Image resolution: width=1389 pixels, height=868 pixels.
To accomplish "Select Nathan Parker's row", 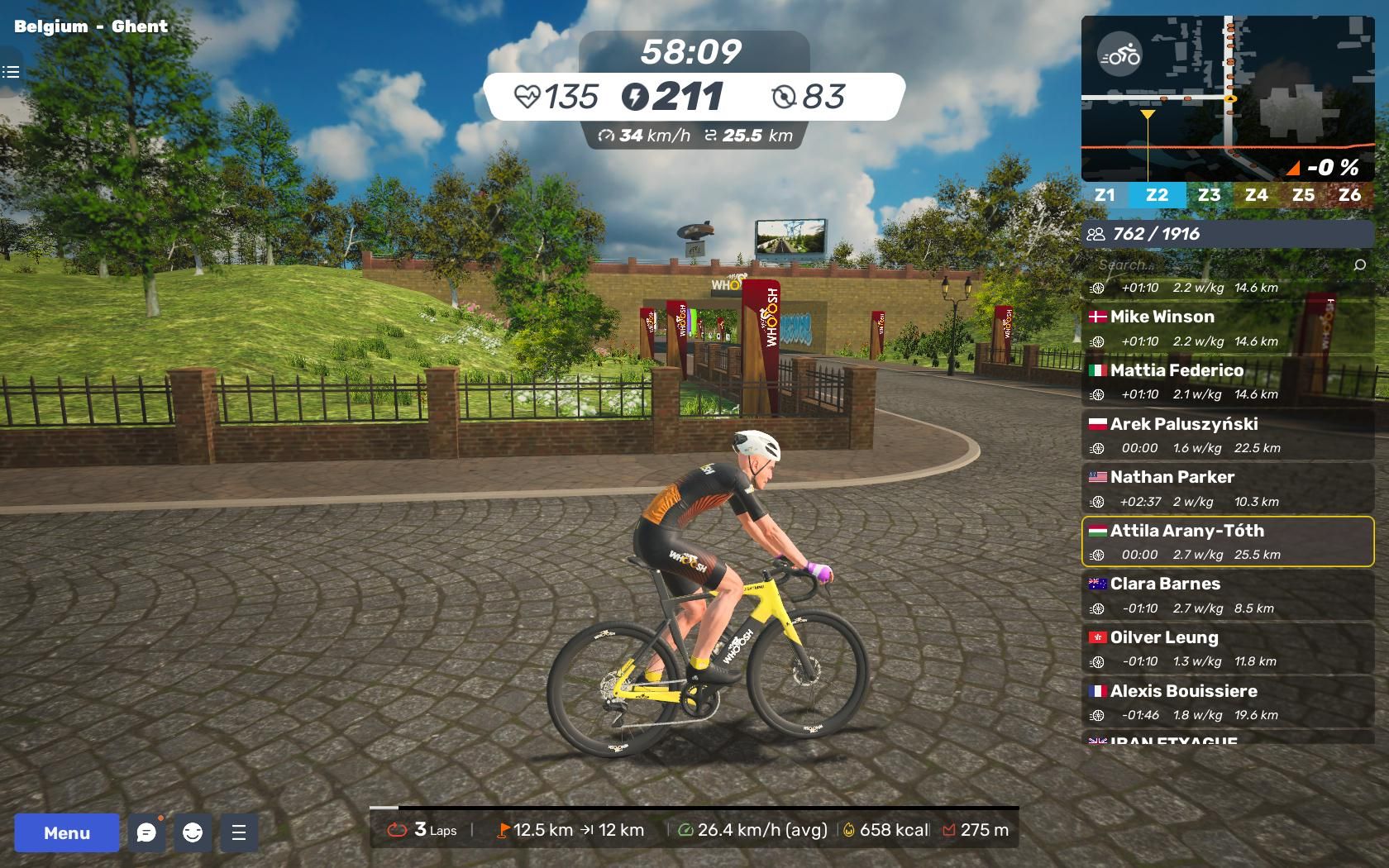I will (x=1228, y=489).
